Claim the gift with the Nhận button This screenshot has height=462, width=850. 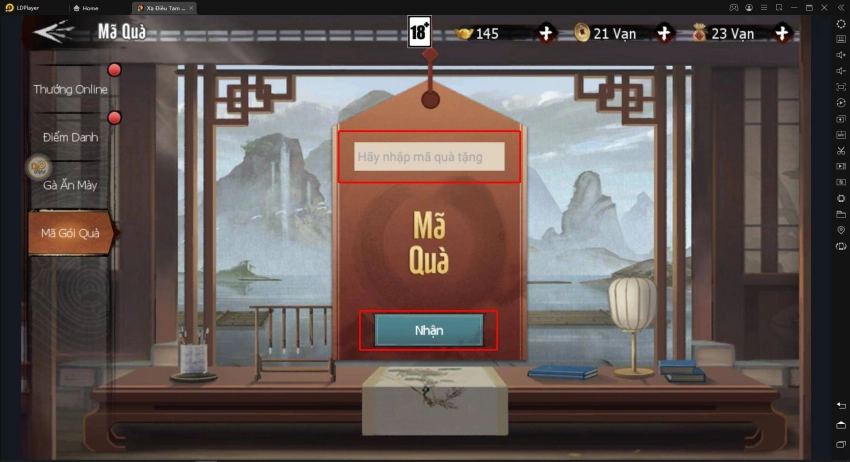428,330
